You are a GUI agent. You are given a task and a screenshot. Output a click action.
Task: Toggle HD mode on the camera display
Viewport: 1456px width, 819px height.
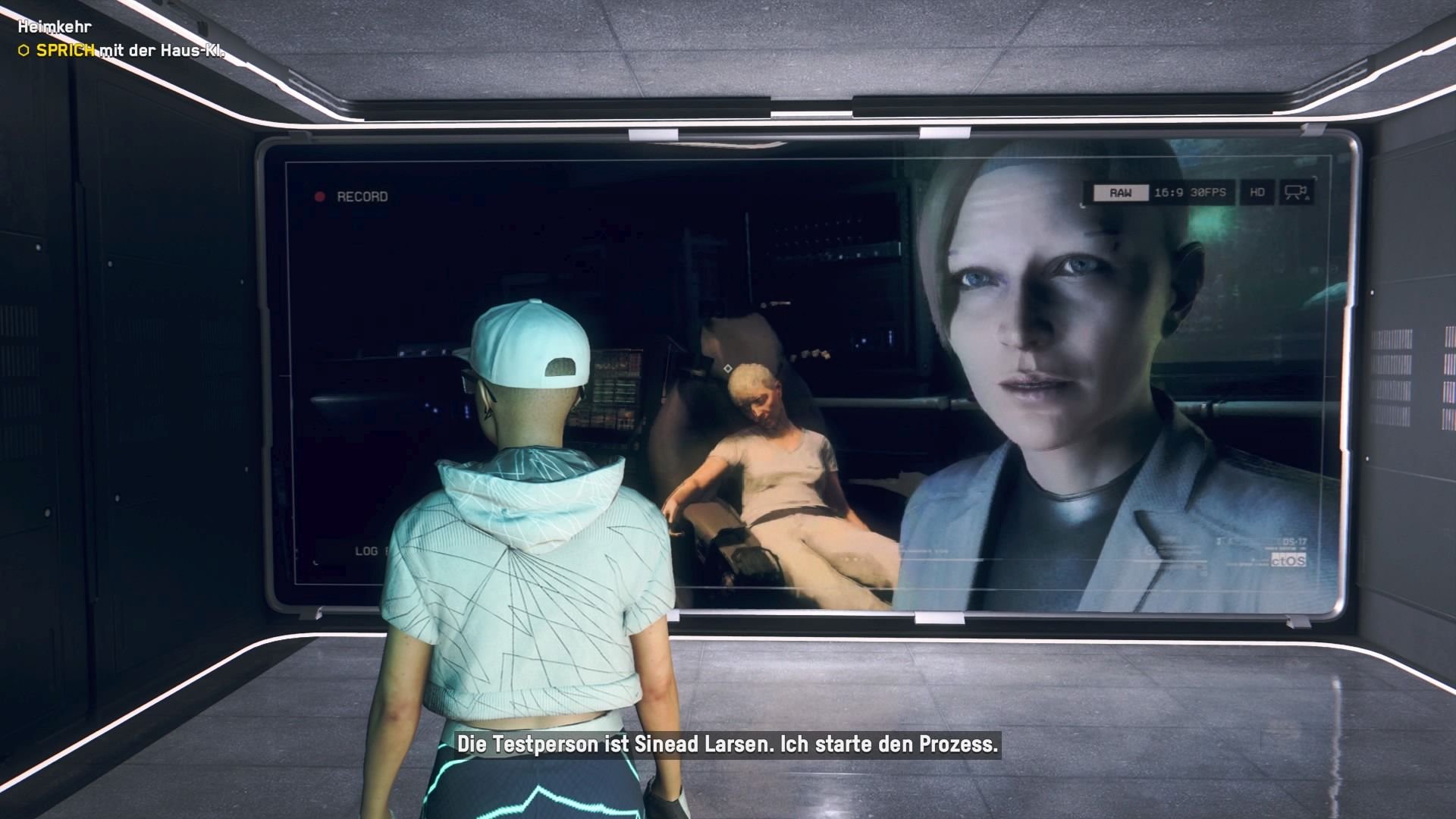point(1257,192)
